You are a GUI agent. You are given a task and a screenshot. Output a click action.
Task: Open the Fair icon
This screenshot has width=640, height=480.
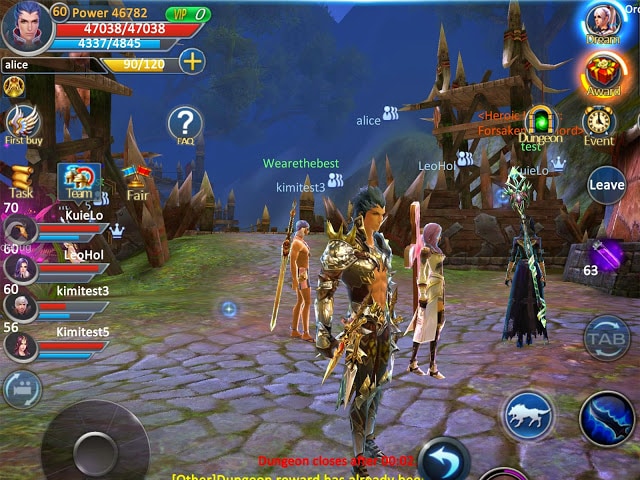(x=137, y=181)
